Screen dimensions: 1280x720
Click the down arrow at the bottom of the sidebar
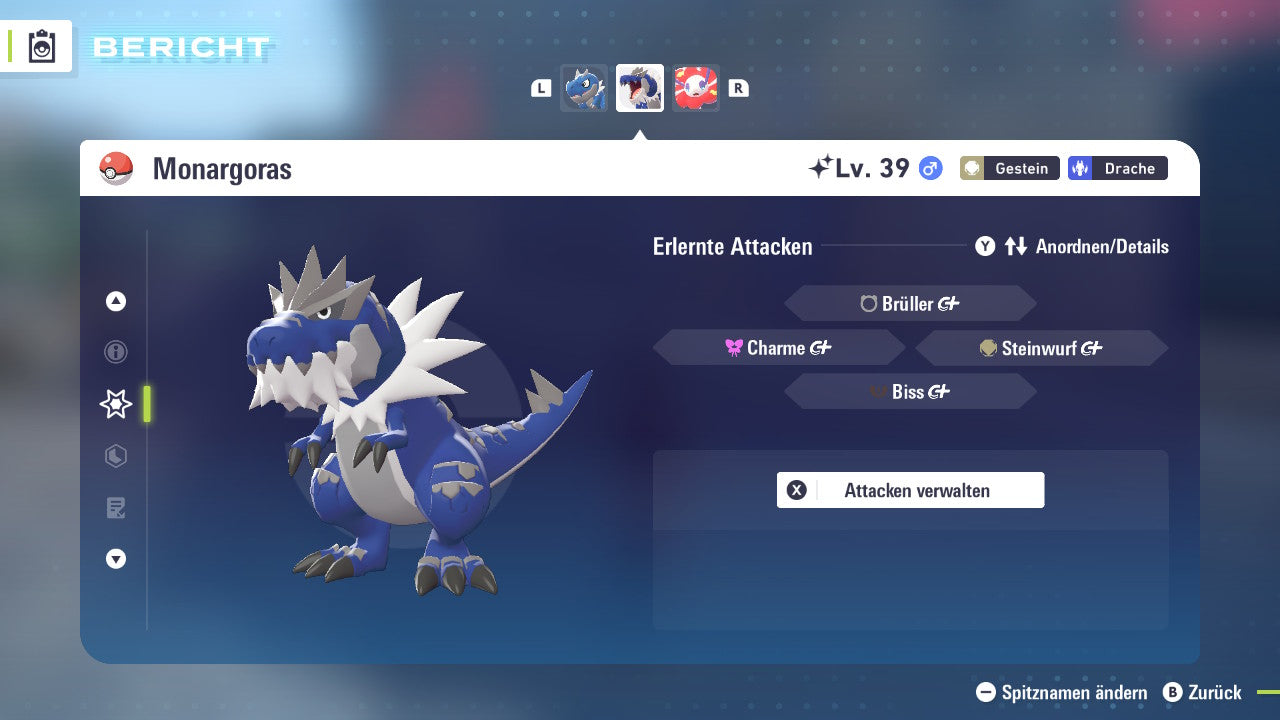coord(115,560)
